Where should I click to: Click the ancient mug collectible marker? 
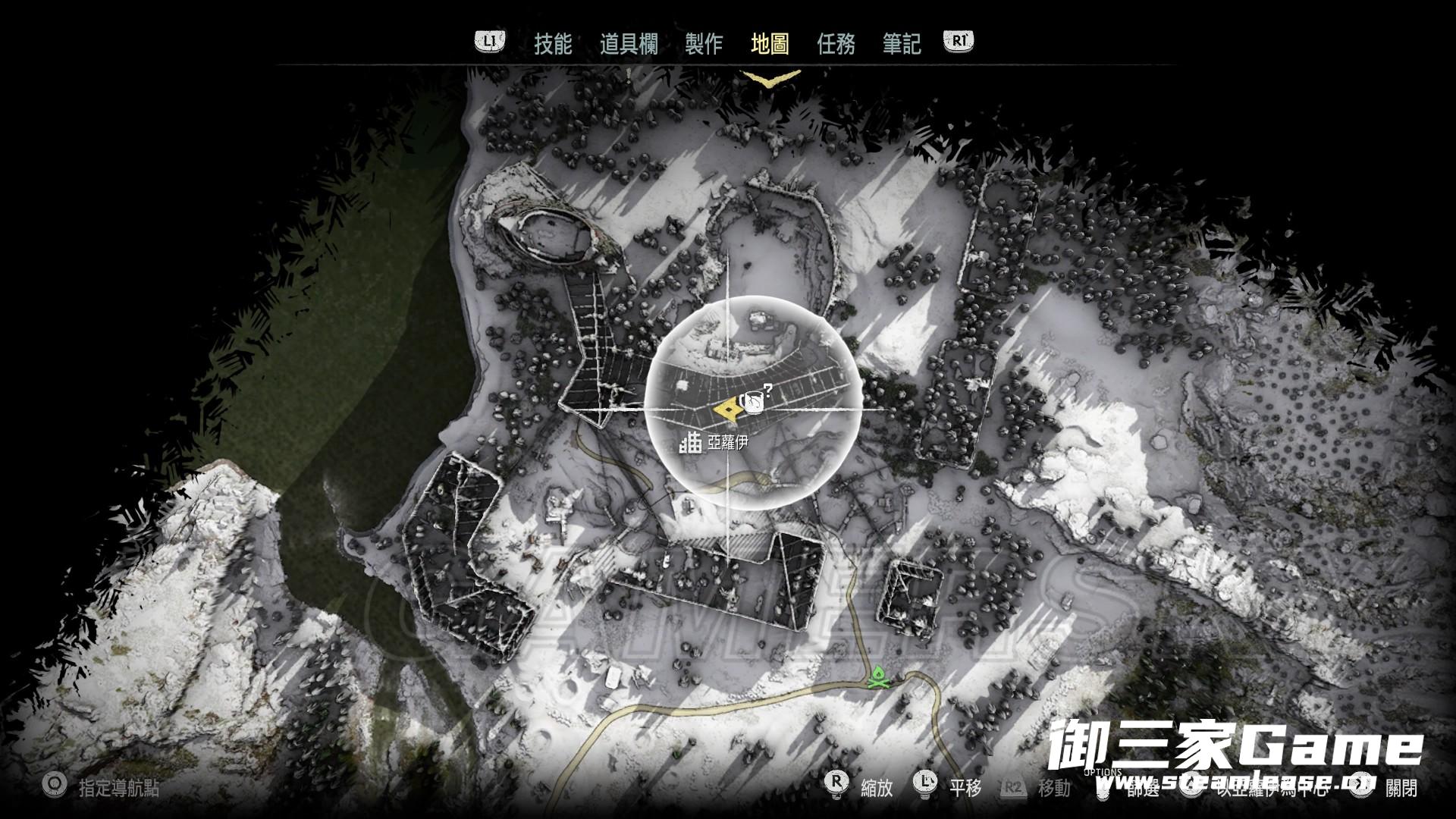[753, 402]
